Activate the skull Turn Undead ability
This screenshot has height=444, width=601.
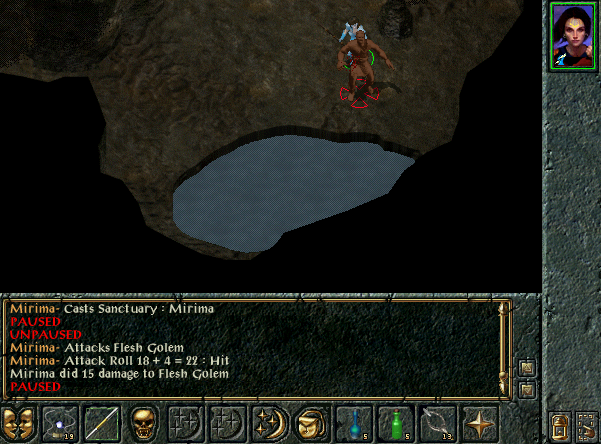143,424
